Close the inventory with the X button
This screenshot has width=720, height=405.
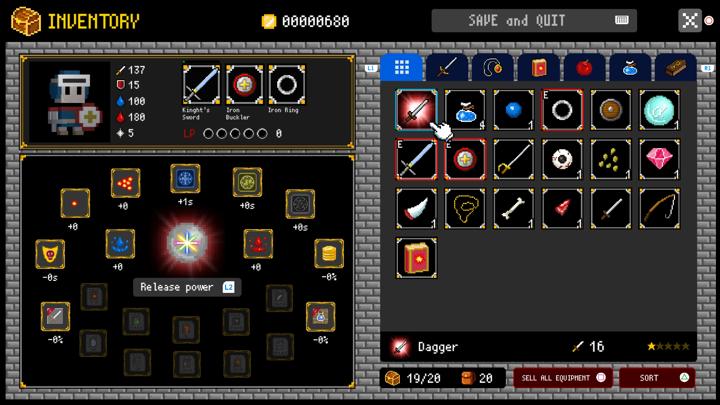[689, 20]
